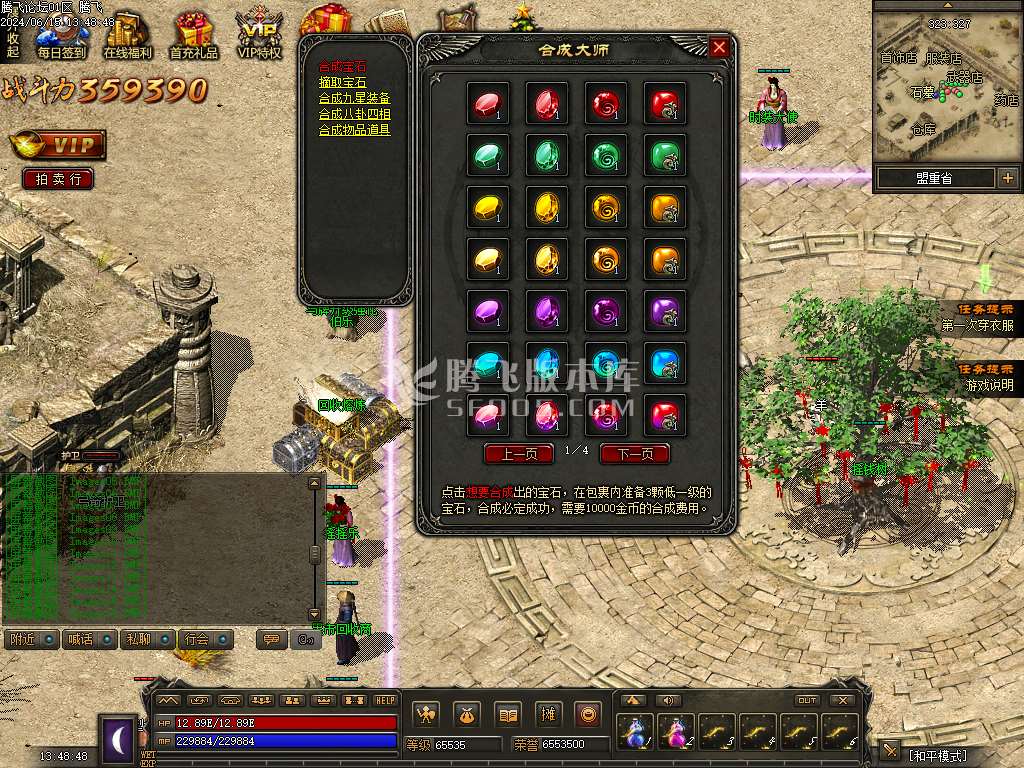Open the bag pouch icon in bottom bar

pyautogui.click(x=468, y=714)
